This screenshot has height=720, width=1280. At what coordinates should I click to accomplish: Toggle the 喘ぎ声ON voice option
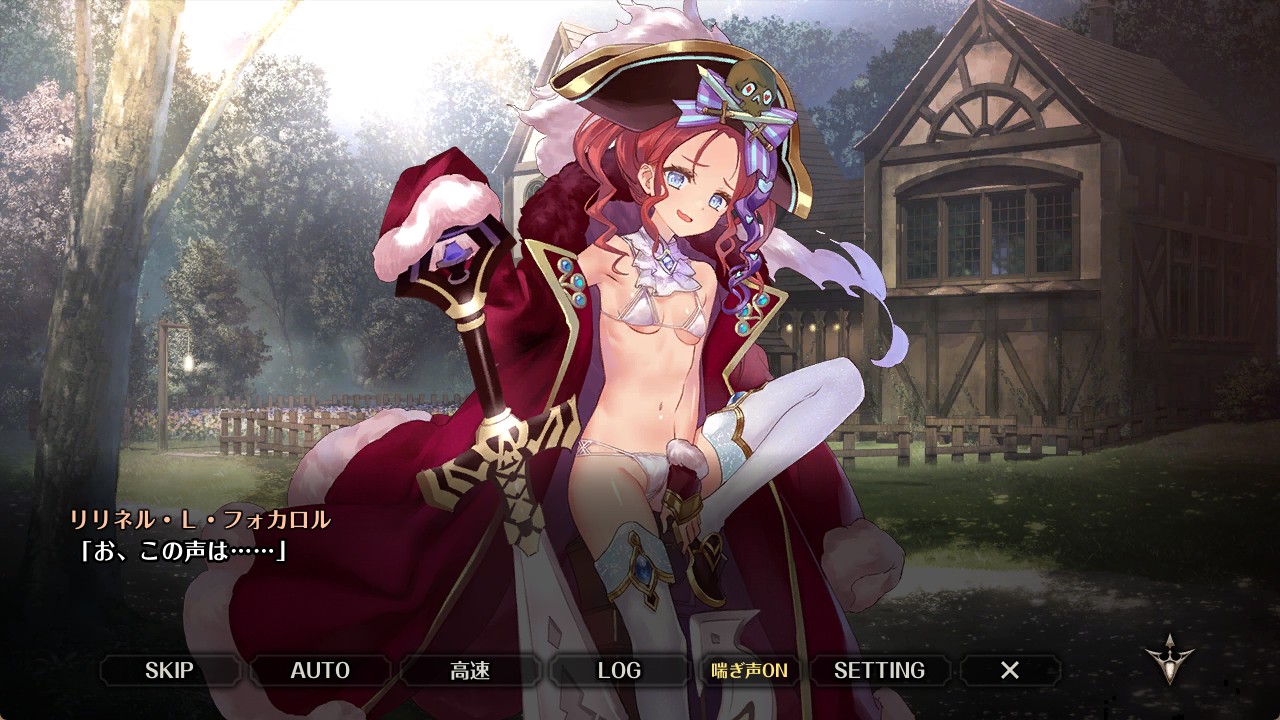749,670
